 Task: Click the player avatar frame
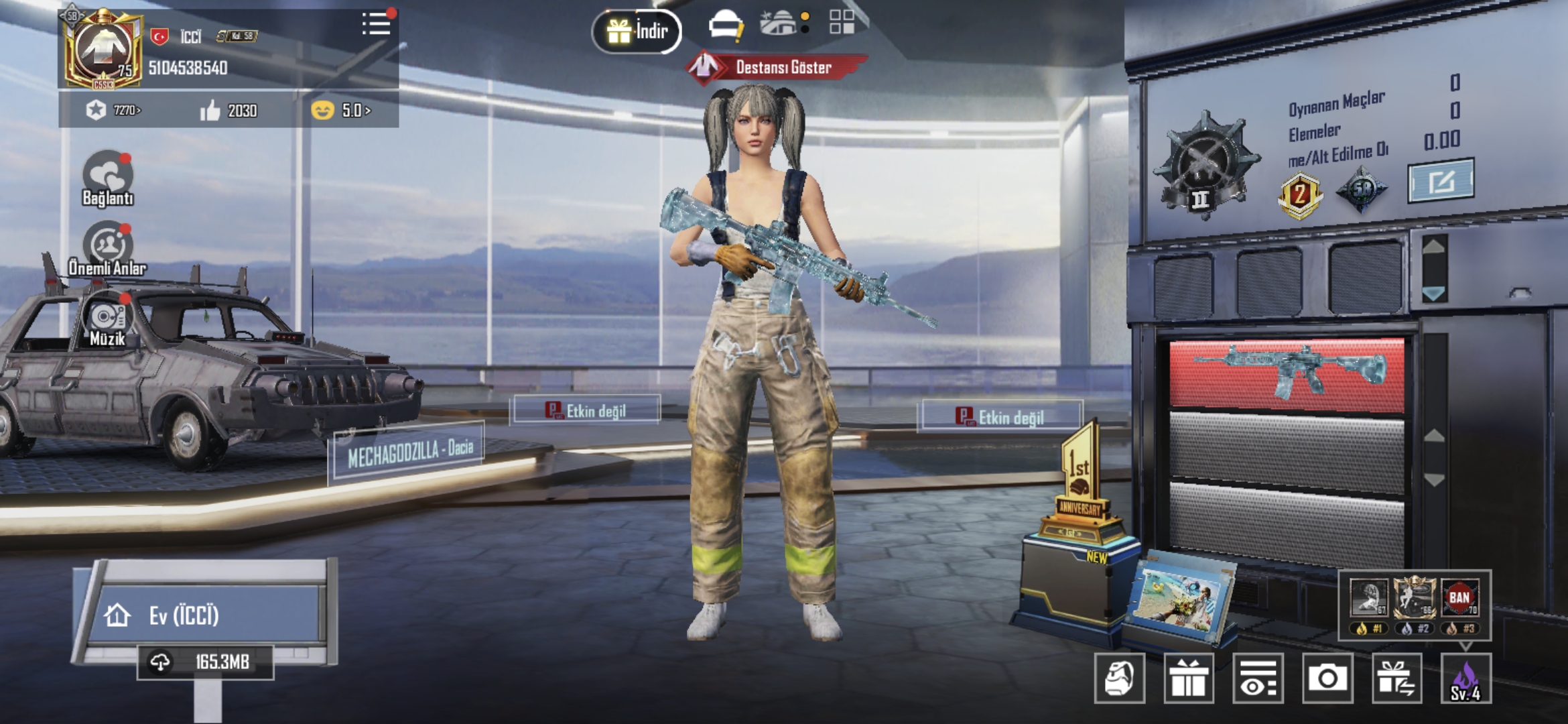pyautogui.click(x=103, y=50)
